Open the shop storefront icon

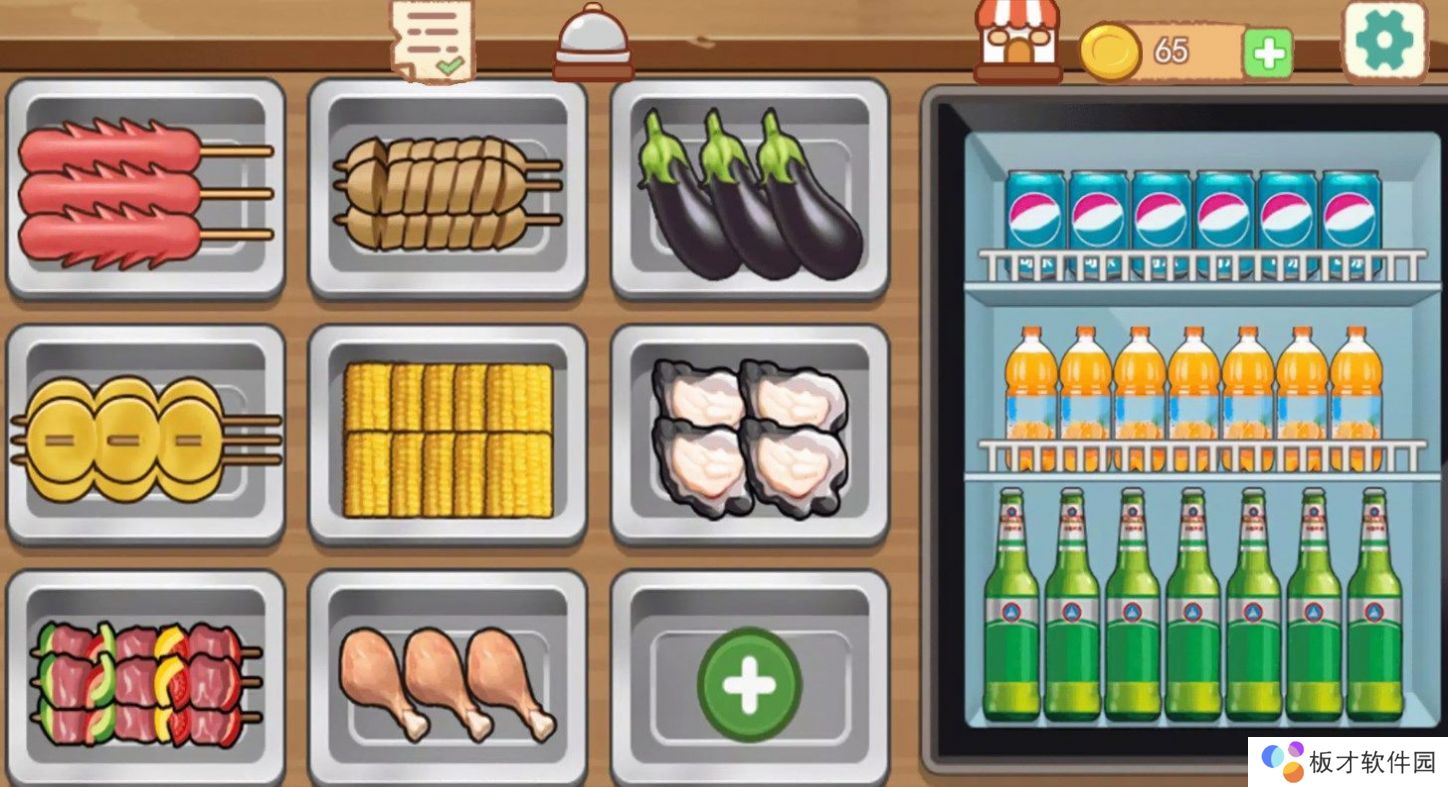click(x=1018, y=40)
